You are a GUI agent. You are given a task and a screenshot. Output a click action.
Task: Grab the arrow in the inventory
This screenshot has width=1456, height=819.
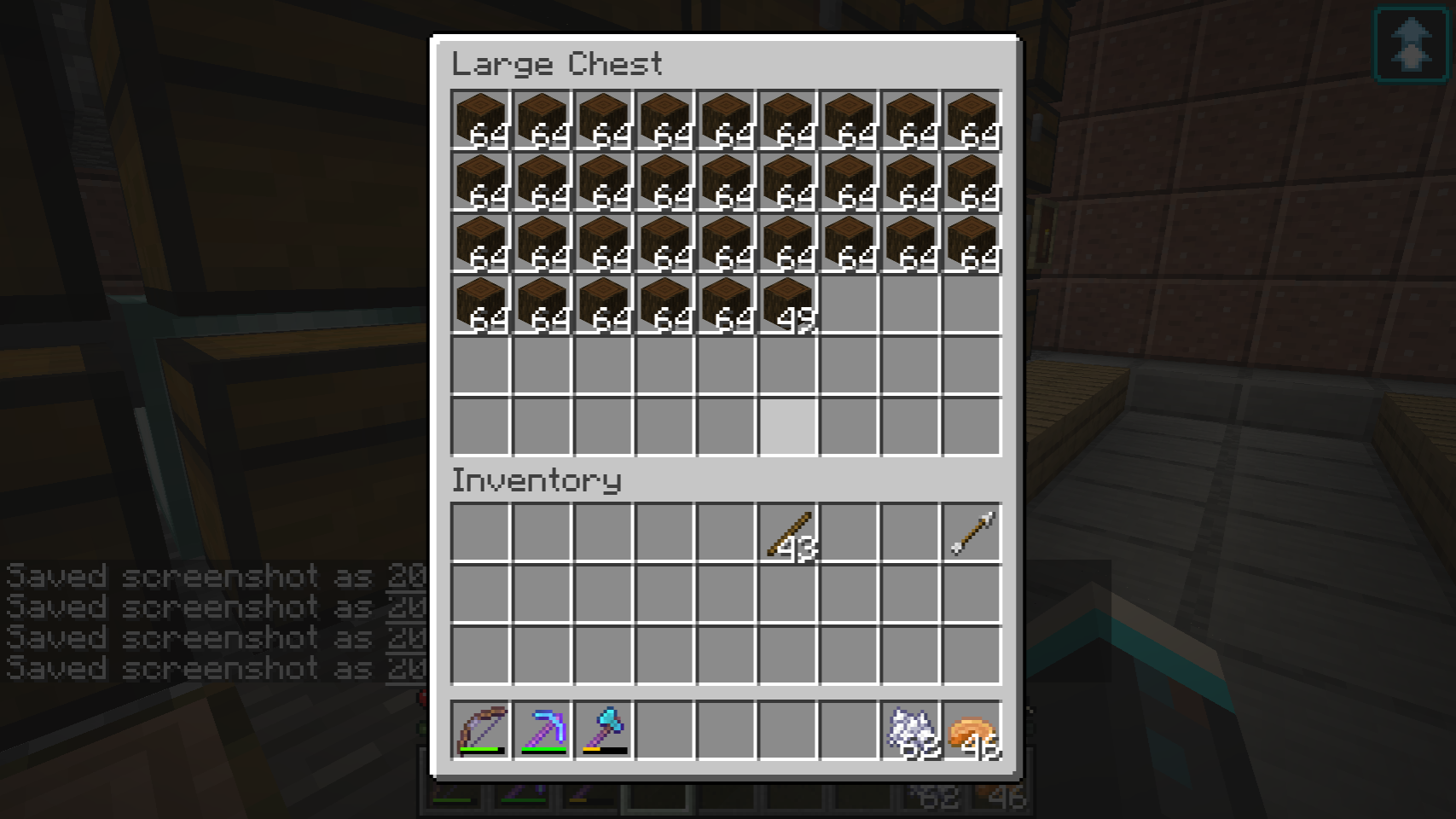pos(972,534)
